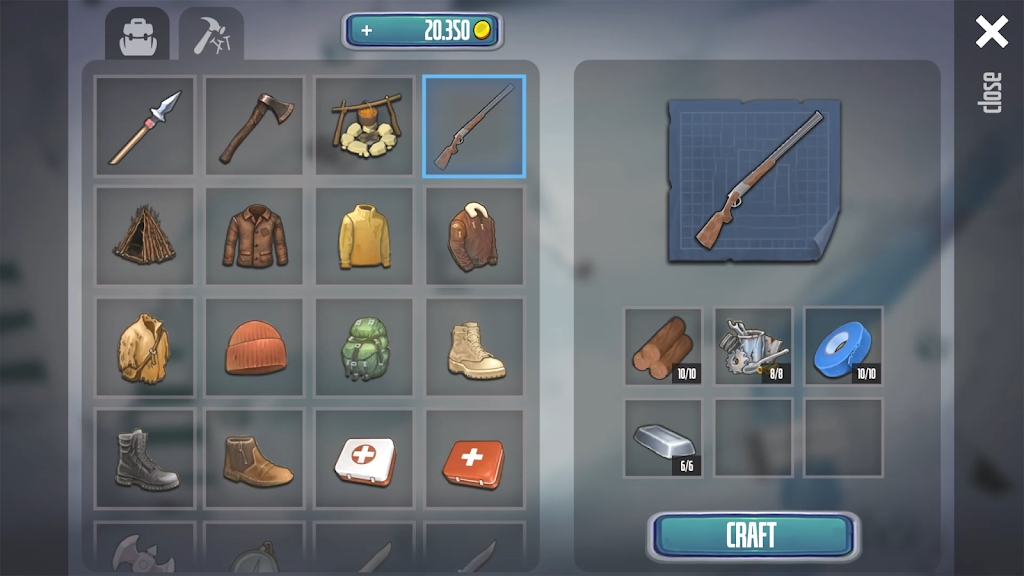Viewport: 1024px width, 576px height.
Task: Pick the green backpack recipe
Action: tap(365, 347)
